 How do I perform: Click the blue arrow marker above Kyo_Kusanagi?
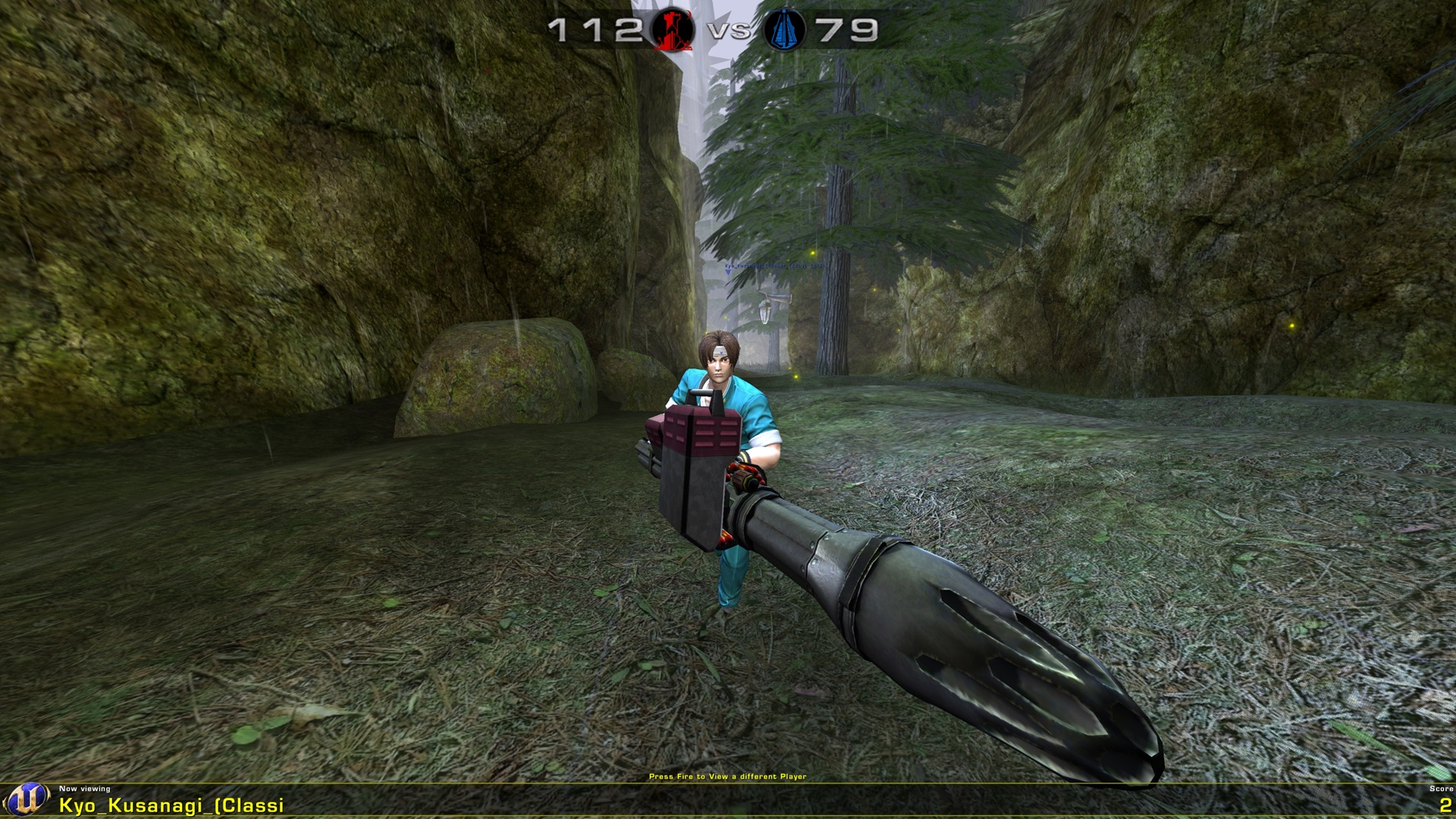click(x=728, y=273)
